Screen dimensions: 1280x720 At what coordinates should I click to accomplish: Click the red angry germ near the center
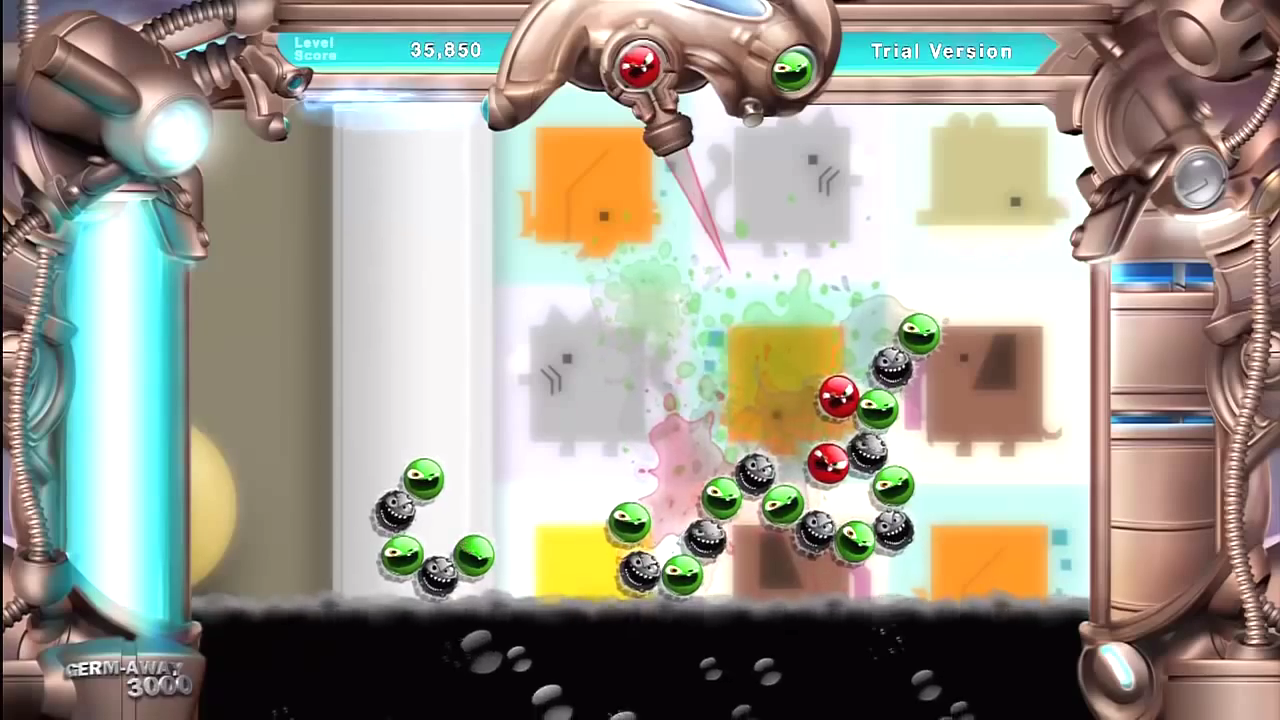(839, 399)
